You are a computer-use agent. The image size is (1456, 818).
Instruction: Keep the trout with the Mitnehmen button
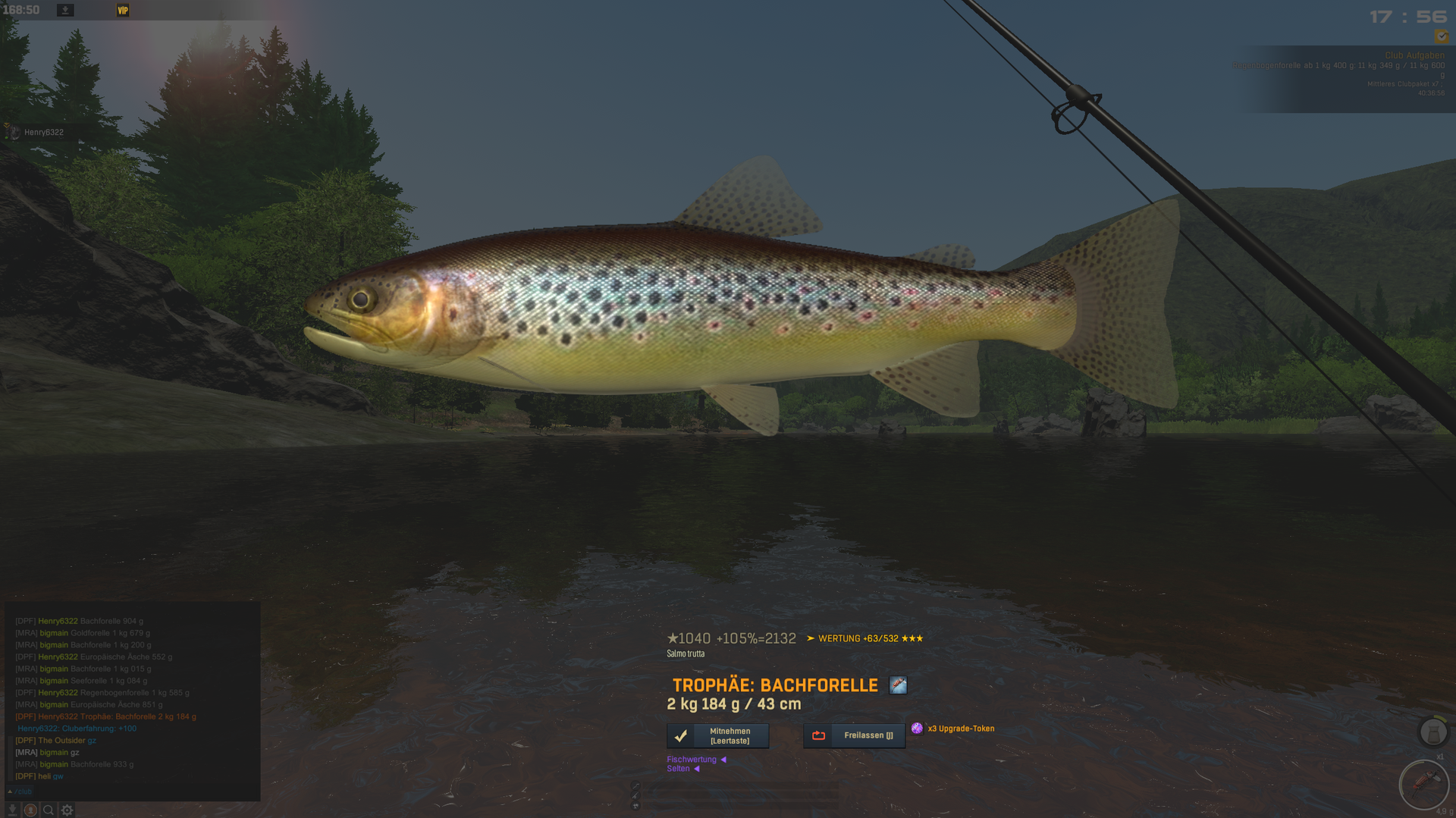717,735
